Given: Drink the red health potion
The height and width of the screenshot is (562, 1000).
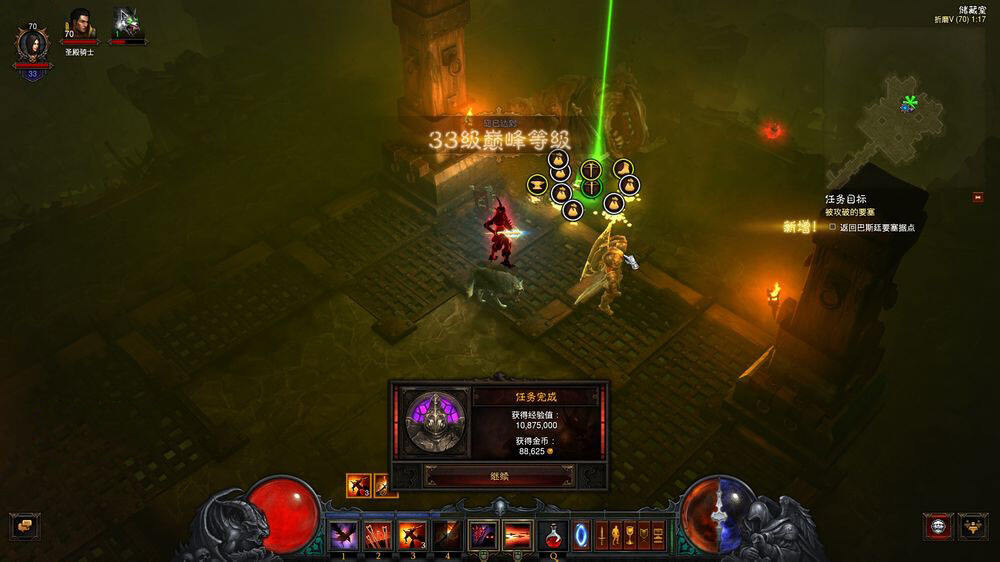Looking at the screenshot, I should coord(552,535).
